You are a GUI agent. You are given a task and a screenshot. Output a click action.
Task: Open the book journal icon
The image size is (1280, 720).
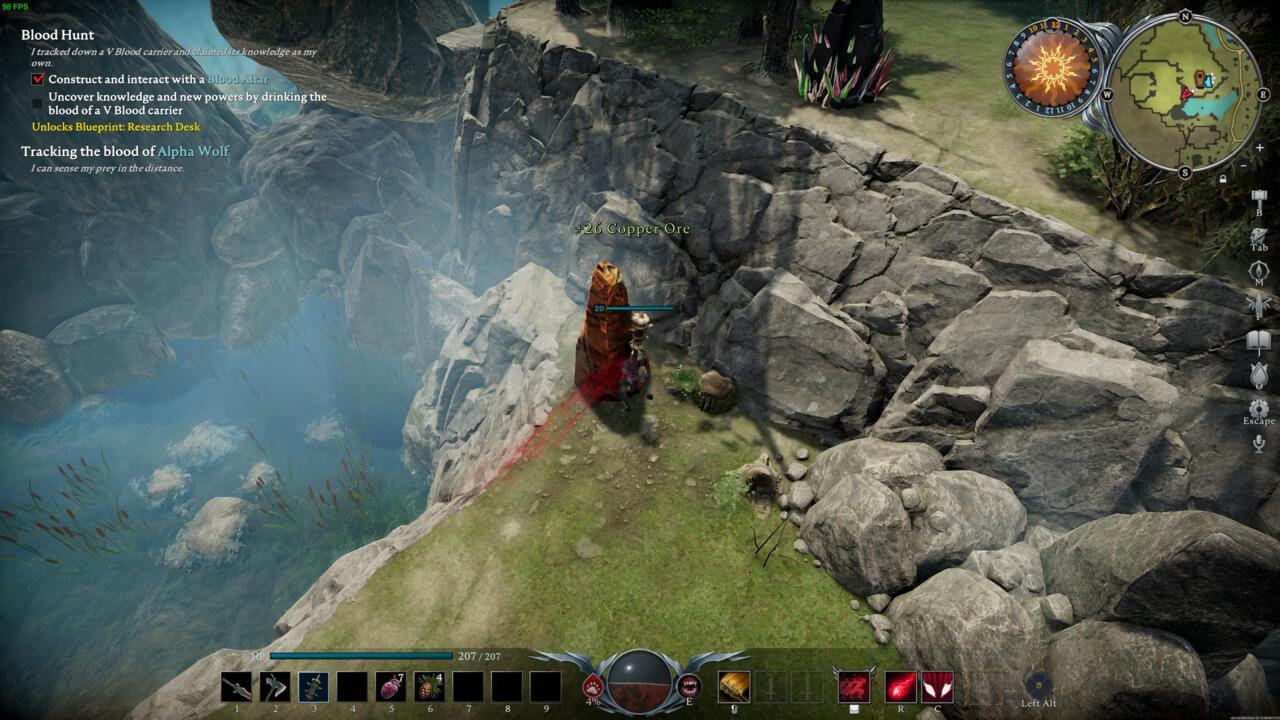click(1259, 342)
